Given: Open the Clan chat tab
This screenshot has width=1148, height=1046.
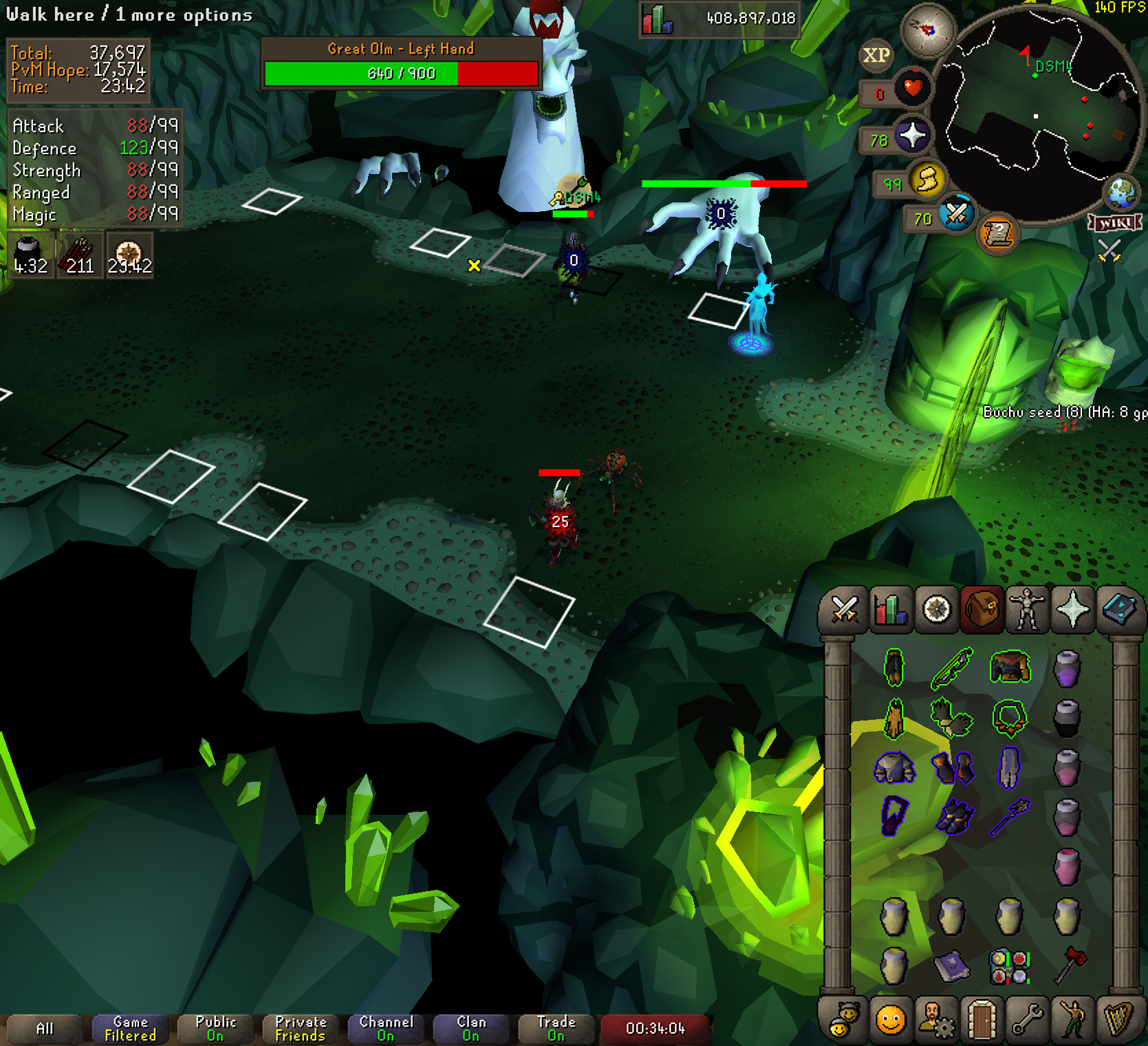Looking at the screenshot, I should [471, 1028].
